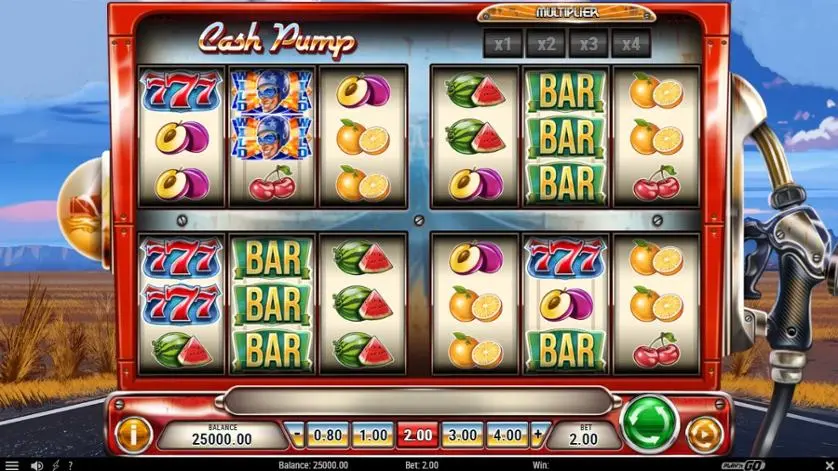The width and height of the screenshot is (838, 471).
Task: Decrease the bet with the minus button
Action: (x=296, y=436)
